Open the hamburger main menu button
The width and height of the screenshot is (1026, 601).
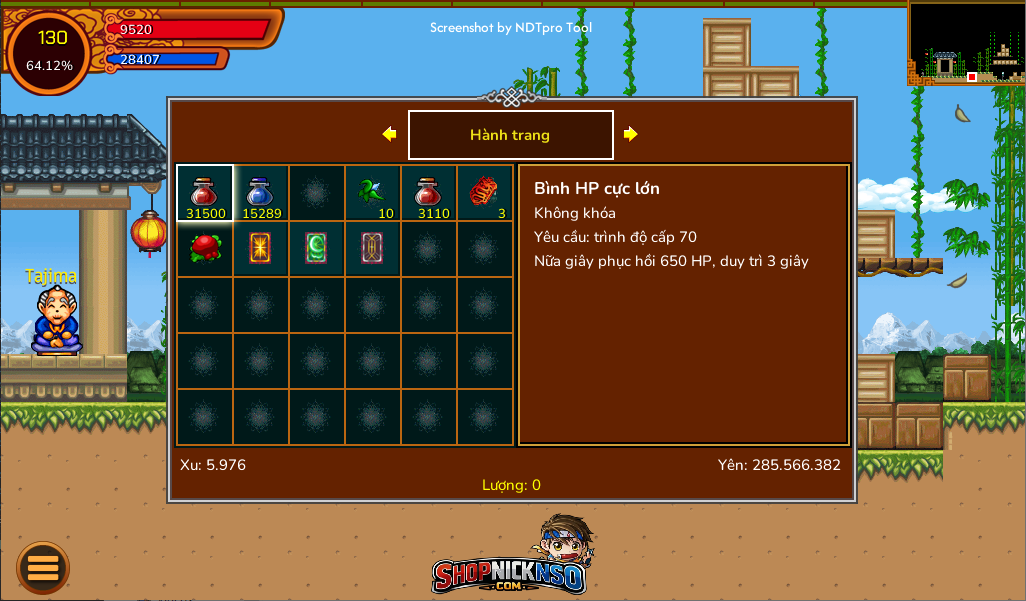pos(43,568)
